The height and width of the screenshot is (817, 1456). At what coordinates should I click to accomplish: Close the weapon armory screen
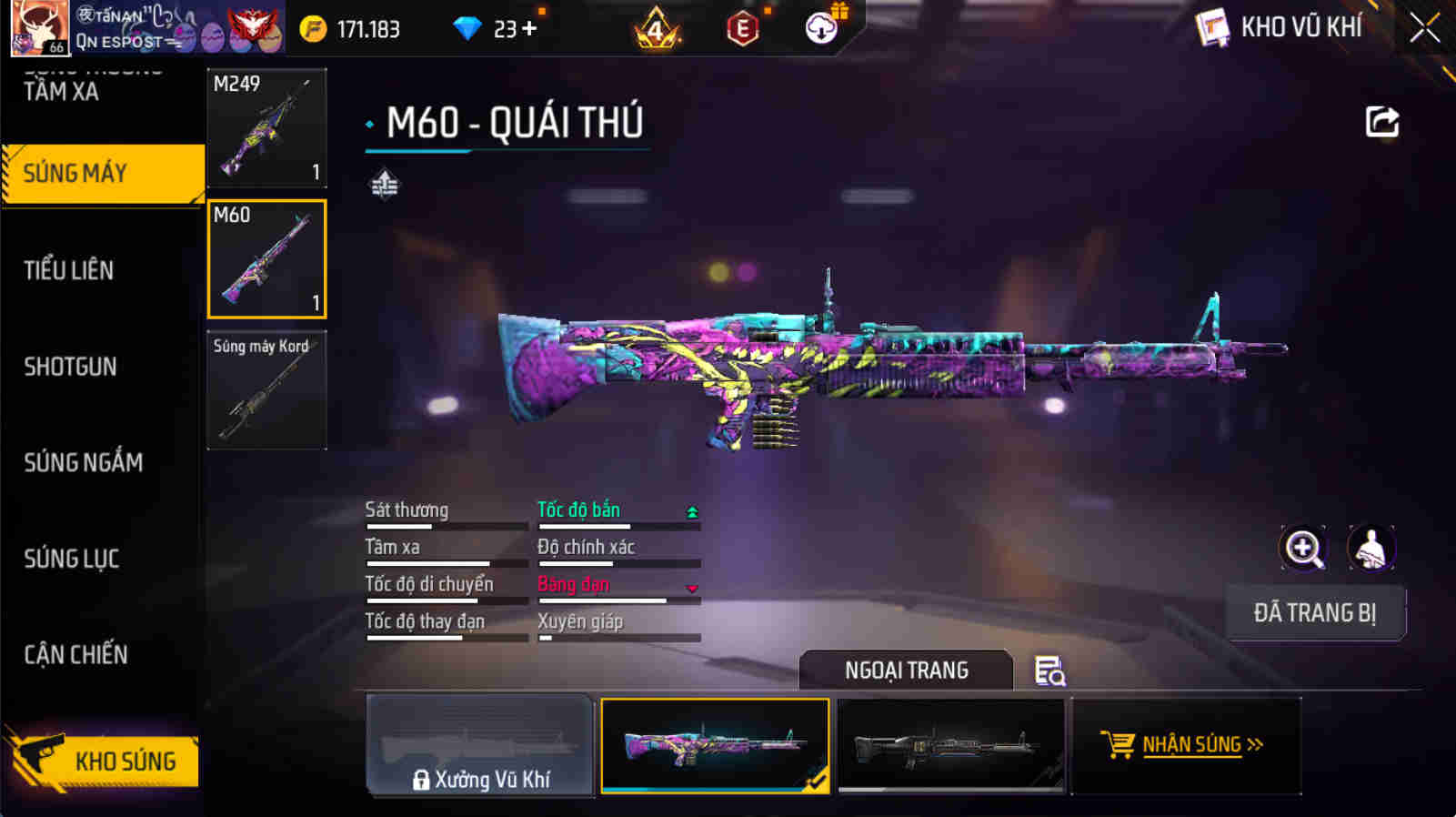point(1424,29)
